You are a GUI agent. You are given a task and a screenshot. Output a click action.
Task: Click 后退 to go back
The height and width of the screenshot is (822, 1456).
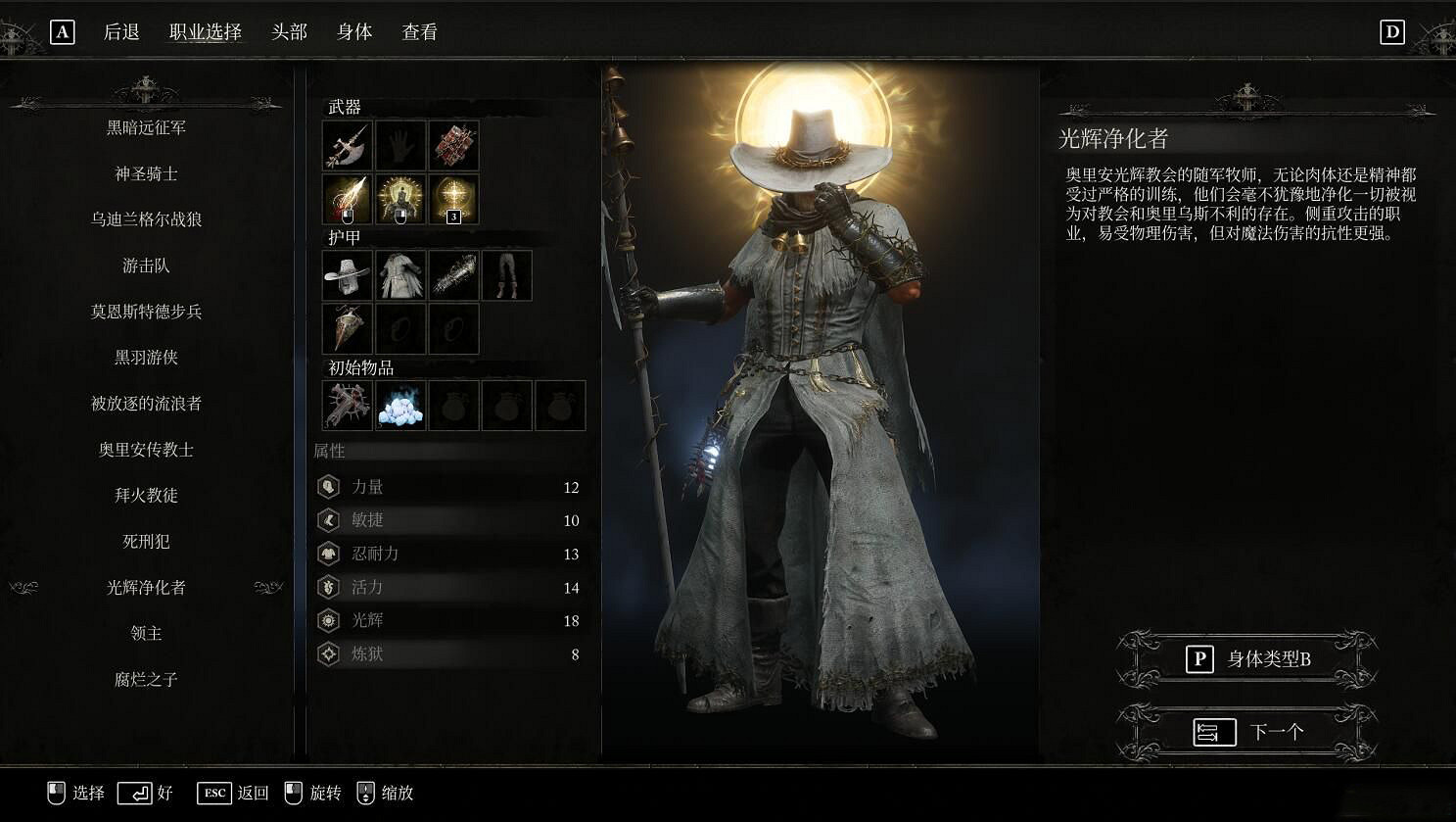click(124, 31)
